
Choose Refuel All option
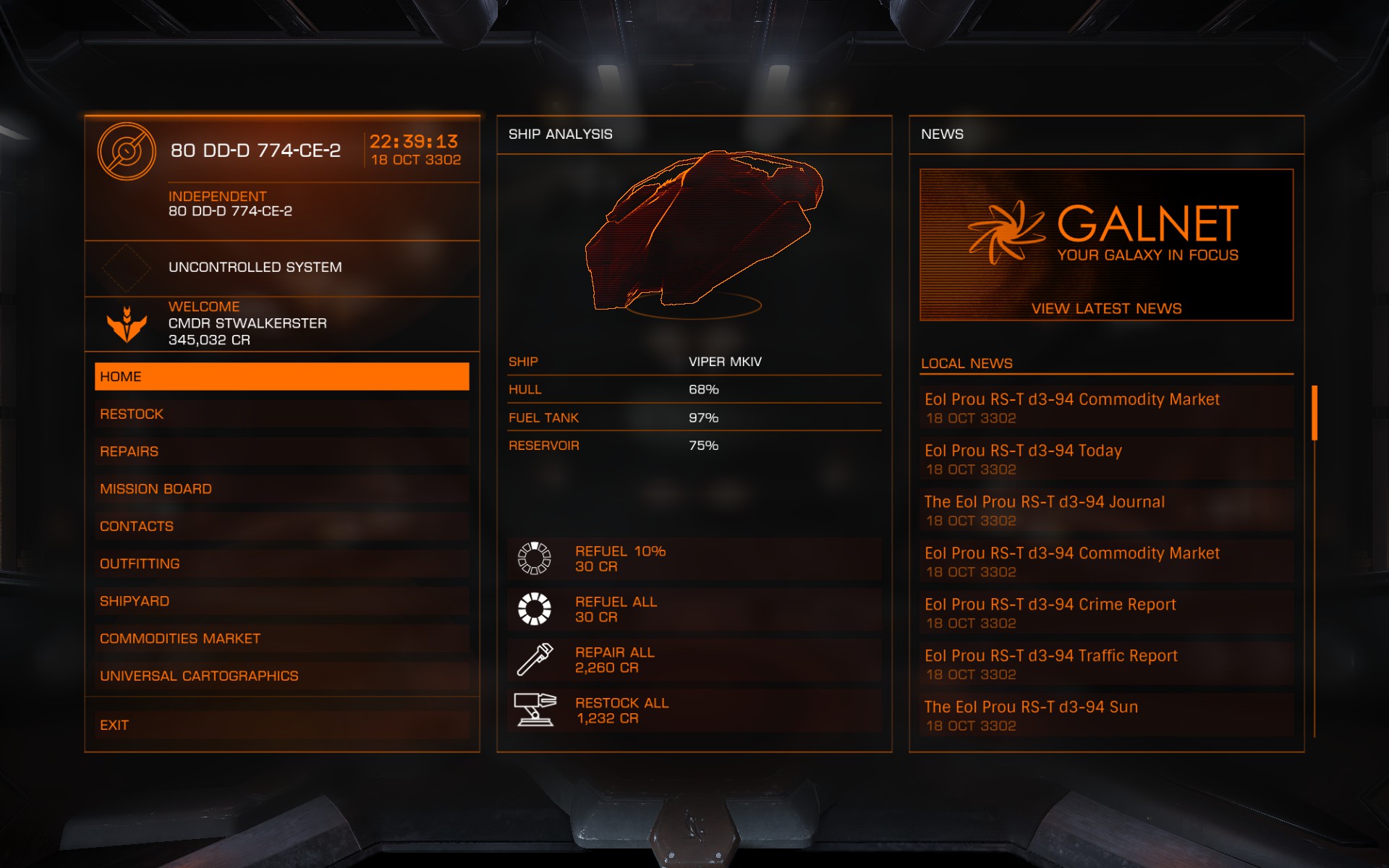[693, 609]
